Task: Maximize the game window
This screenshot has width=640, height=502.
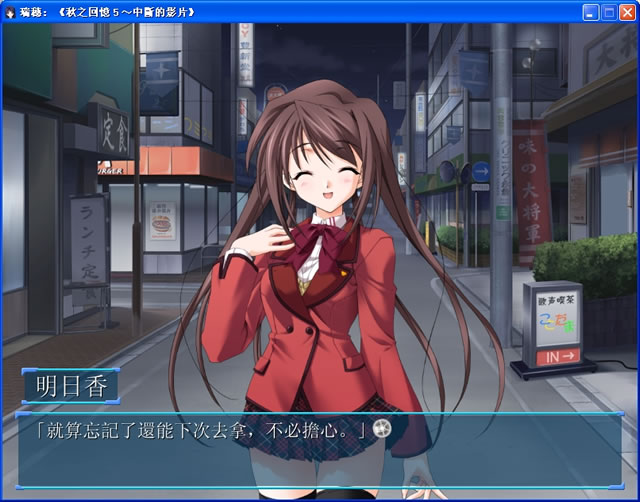Action: 608,13
